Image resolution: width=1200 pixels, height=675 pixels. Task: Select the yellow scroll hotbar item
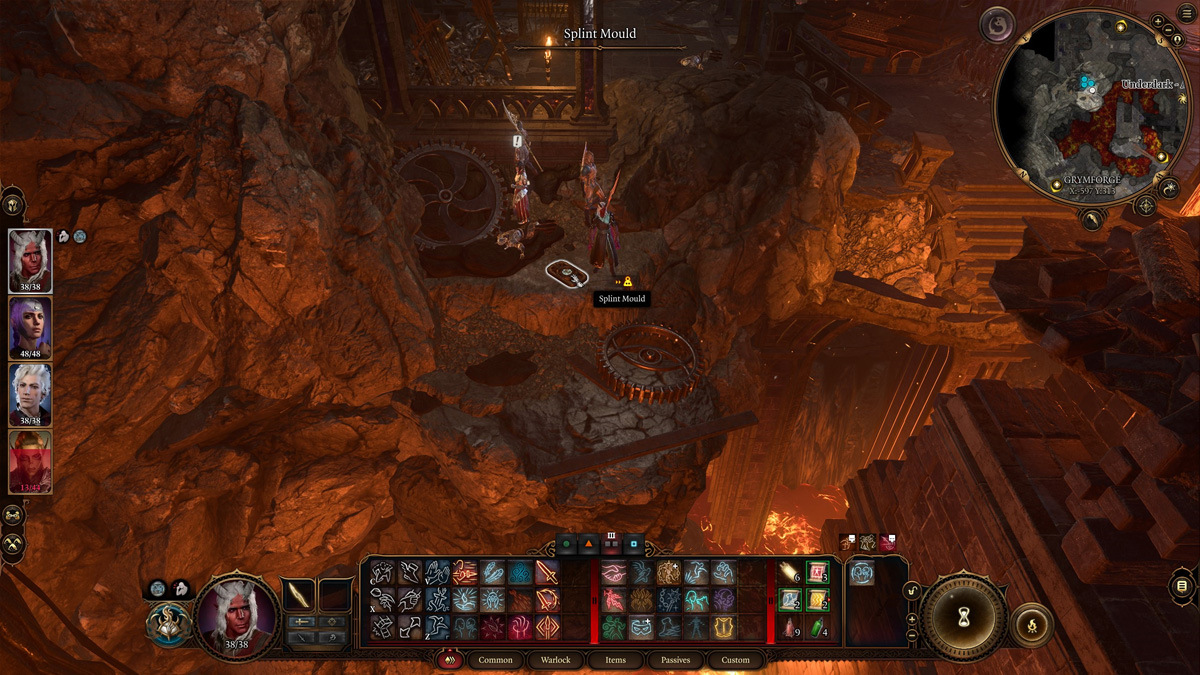818,600
